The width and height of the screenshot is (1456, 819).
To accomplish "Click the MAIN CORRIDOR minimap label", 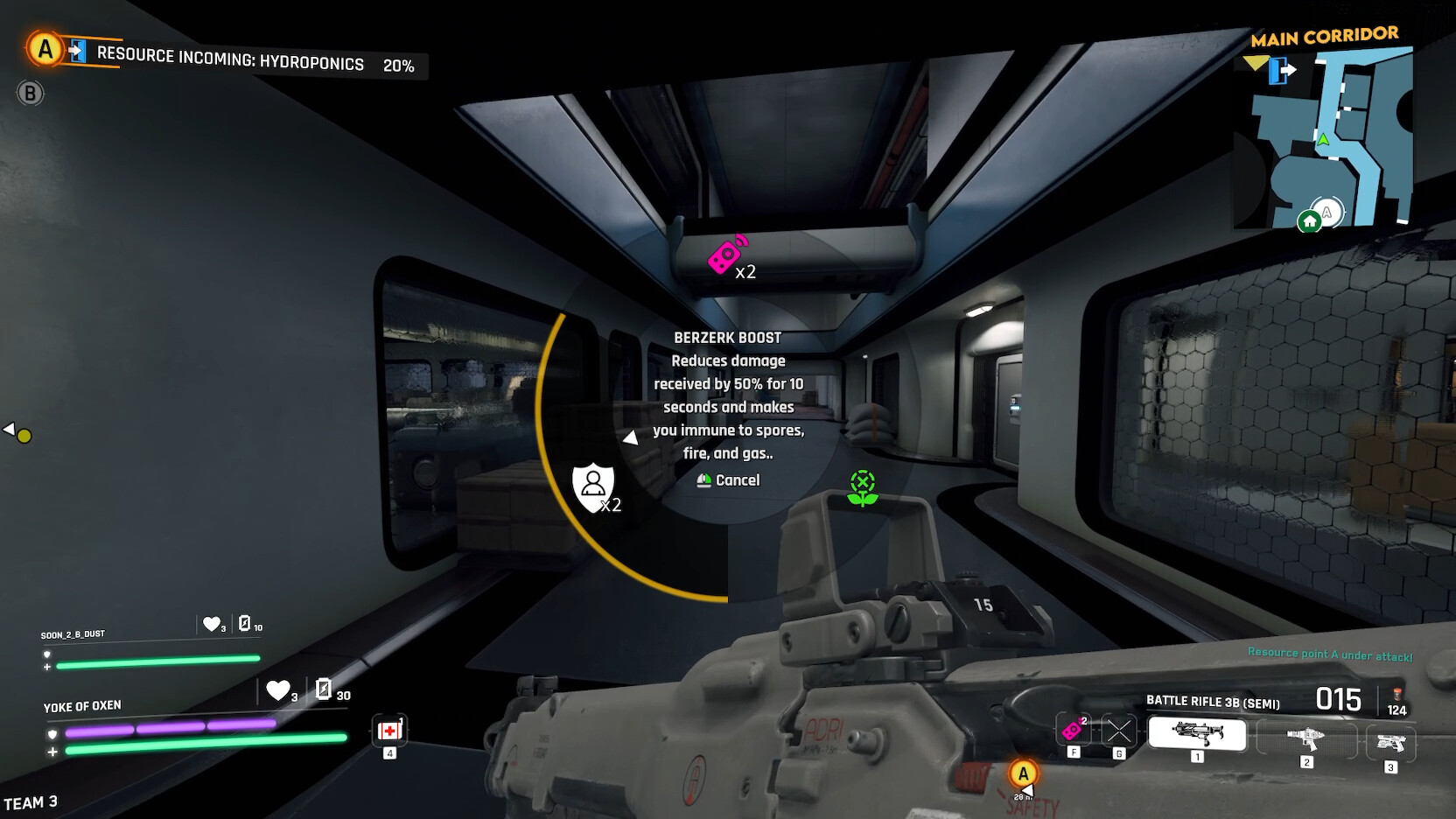I will click(1326, 33).
